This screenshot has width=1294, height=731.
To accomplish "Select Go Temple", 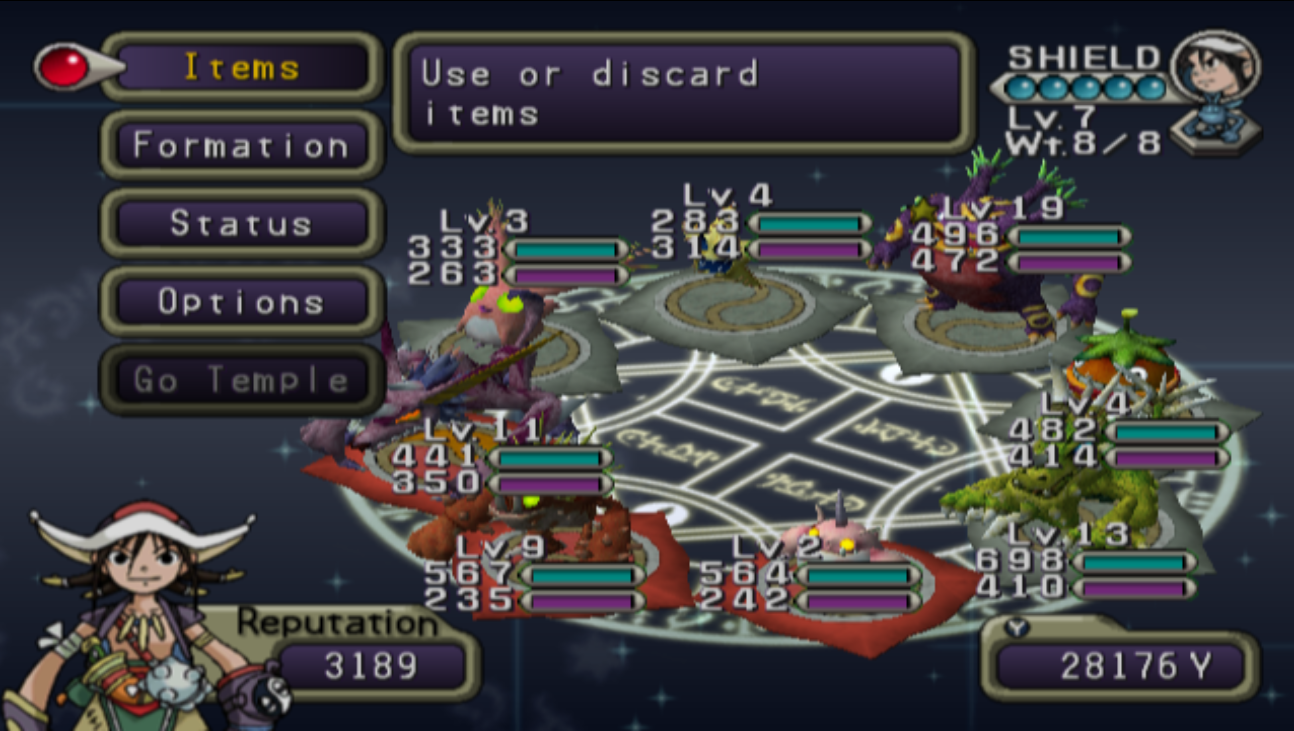I will (240, 381).
